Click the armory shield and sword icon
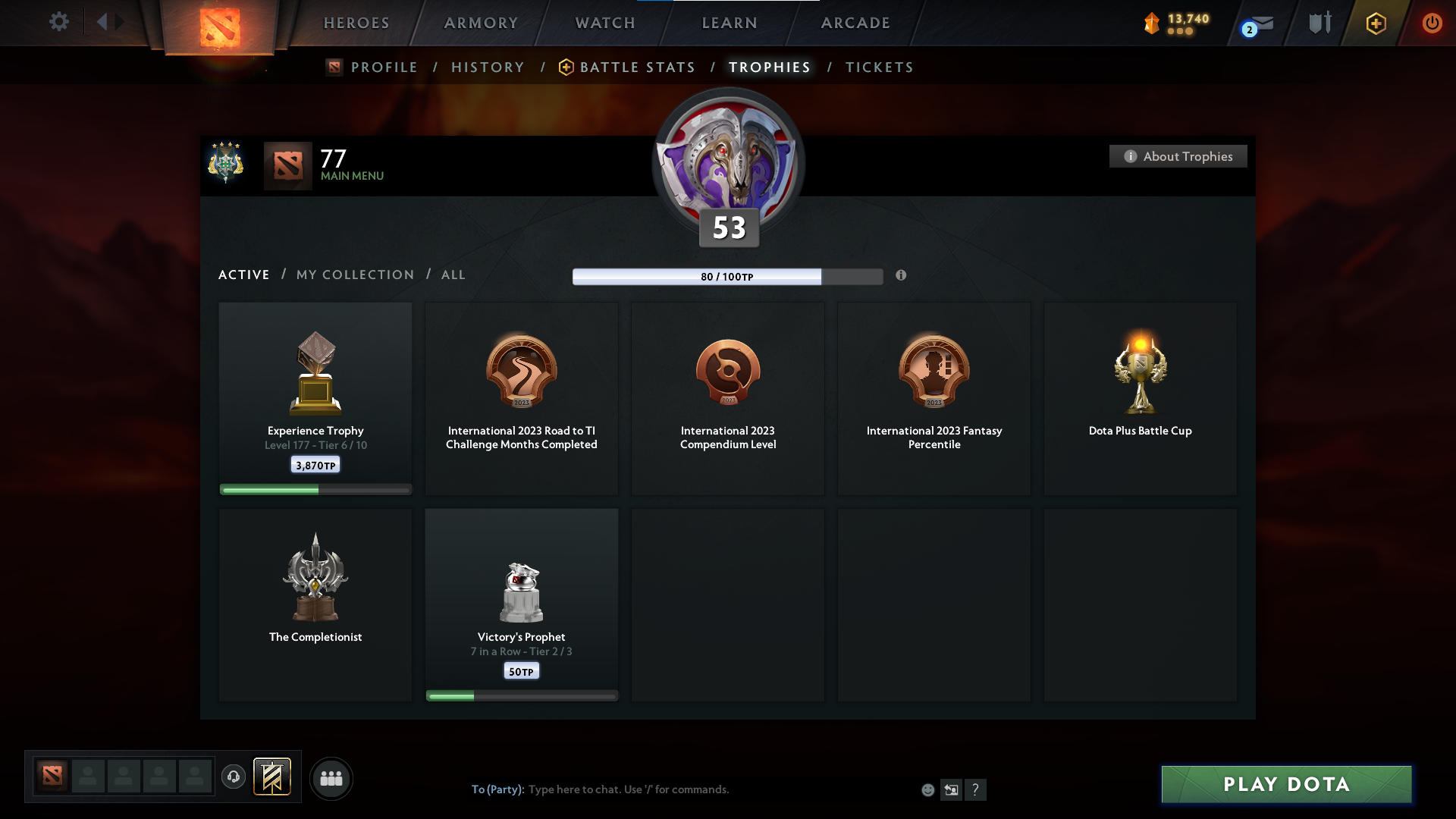This screenshot has width=1456, height=819. pos(1319,23)
